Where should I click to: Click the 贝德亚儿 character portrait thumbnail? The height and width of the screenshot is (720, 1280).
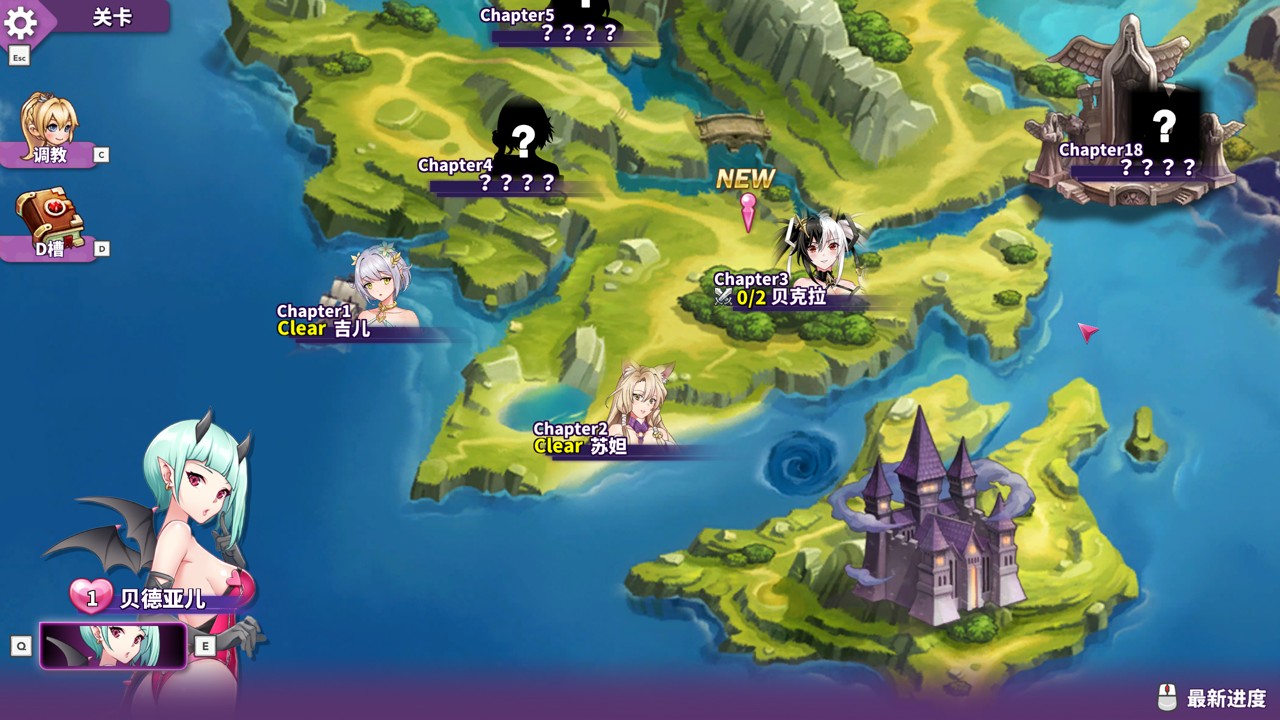pos(113,645)
